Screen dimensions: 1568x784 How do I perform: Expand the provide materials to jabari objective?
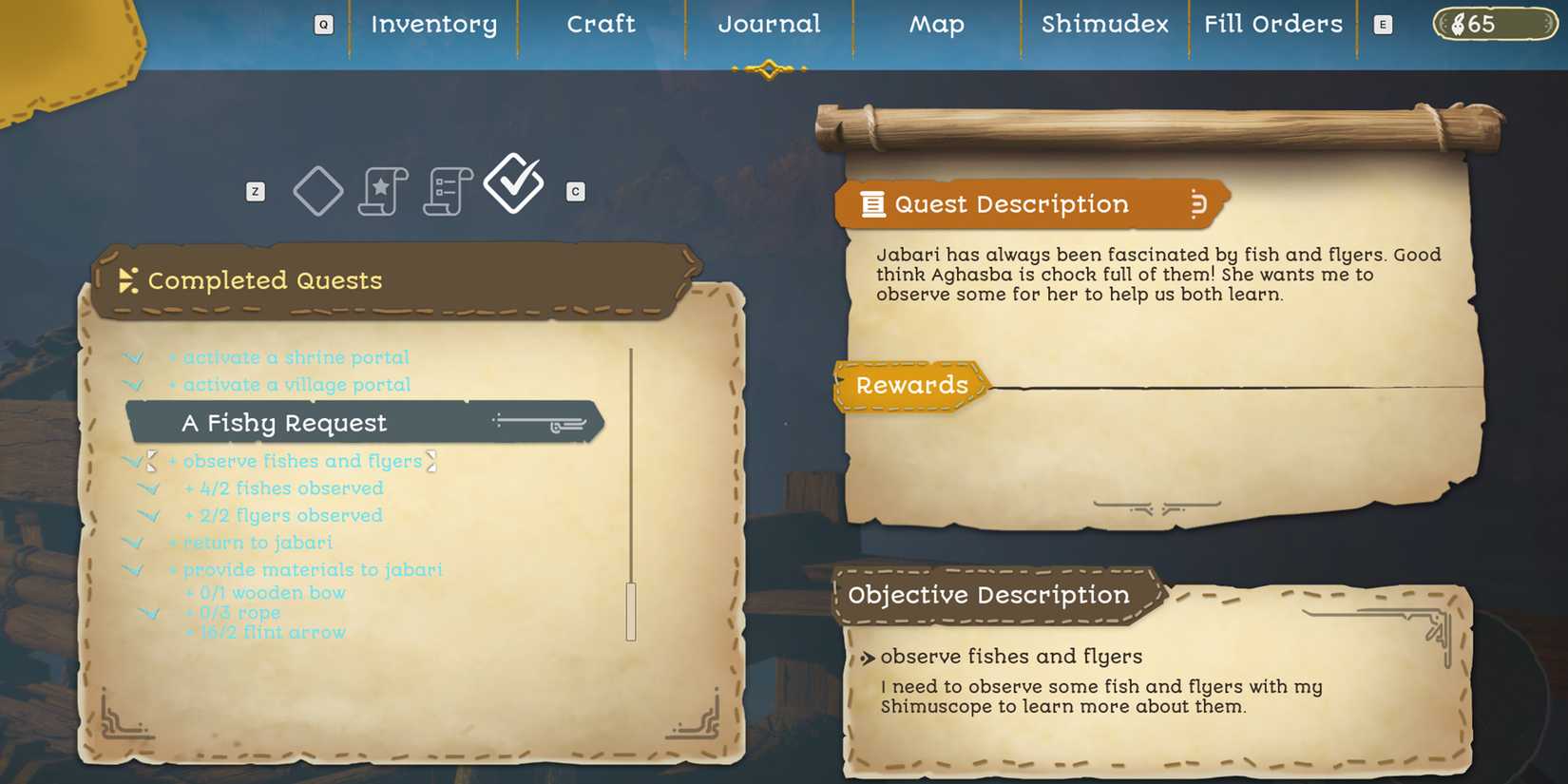coord(132,569)
